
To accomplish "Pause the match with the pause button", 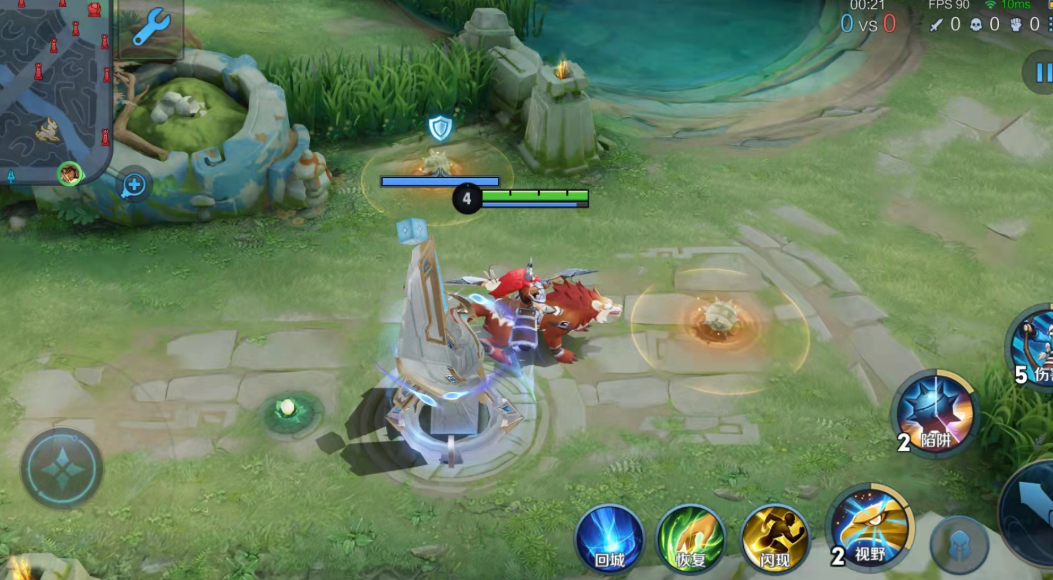I will point(1040,72).
